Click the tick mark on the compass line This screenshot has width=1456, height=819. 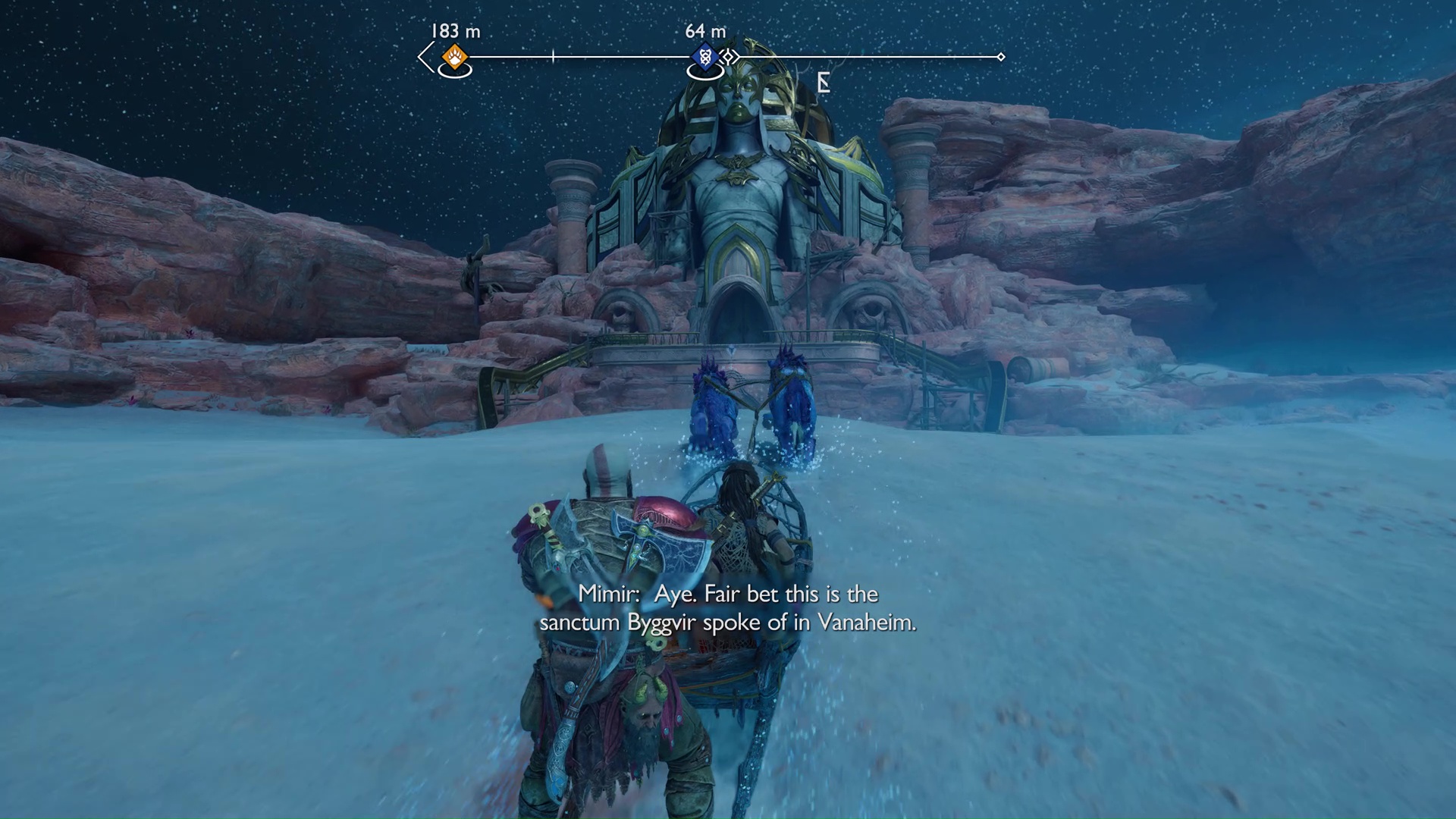(x=554, y=55)
